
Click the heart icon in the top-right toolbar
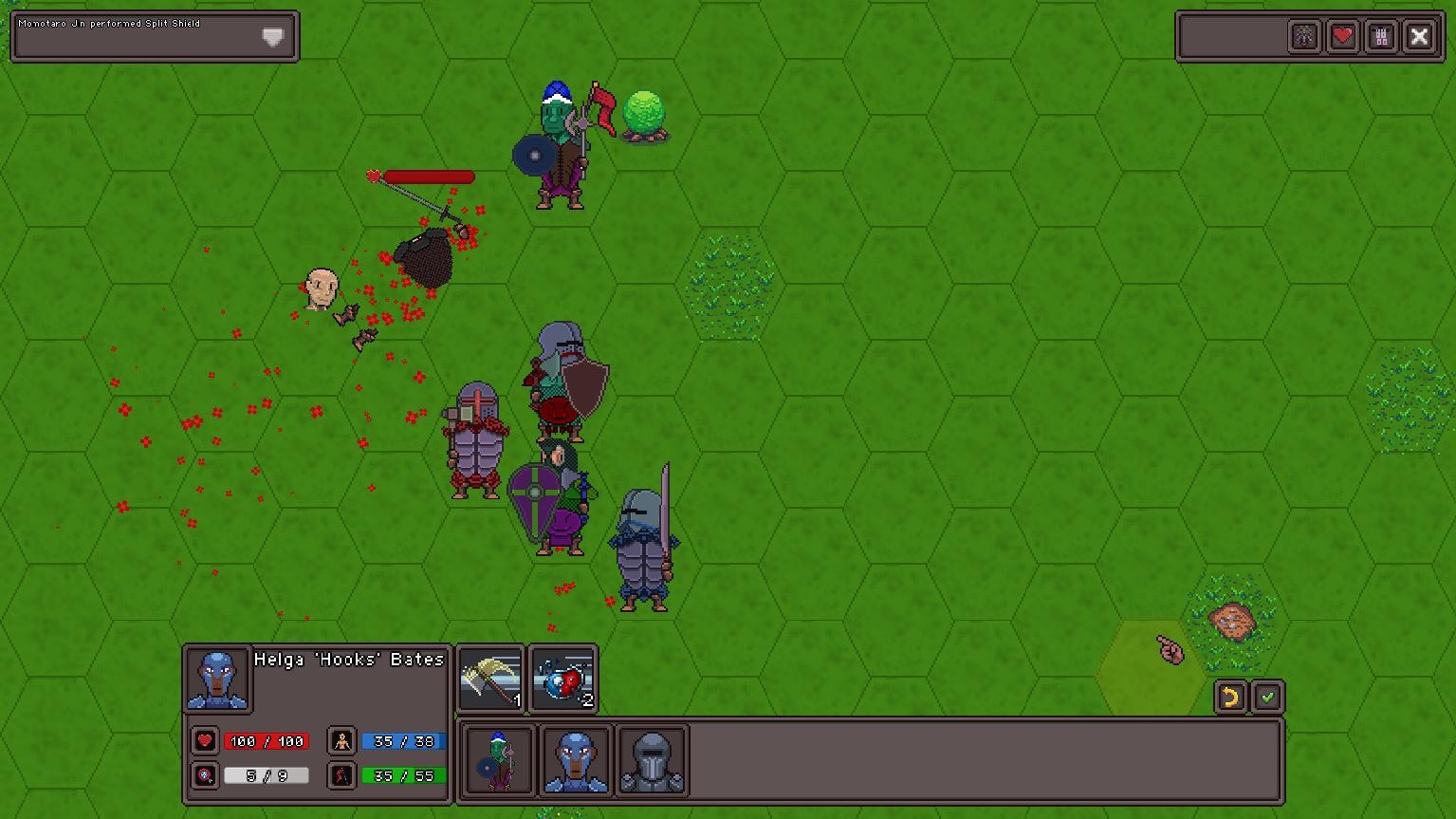coord(1343,36)
